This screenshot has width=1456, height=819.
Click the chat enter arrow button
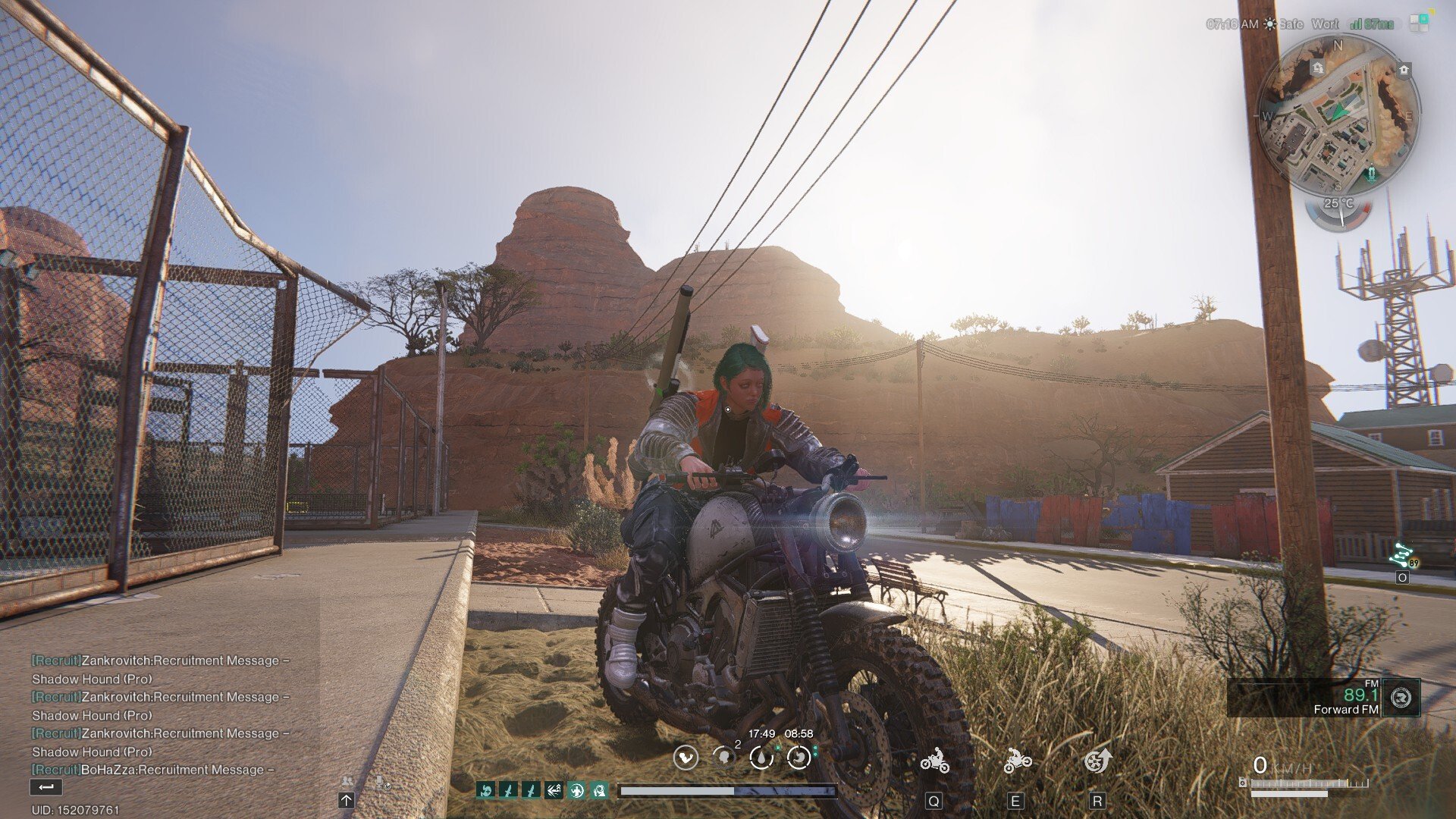click(45, 787)
